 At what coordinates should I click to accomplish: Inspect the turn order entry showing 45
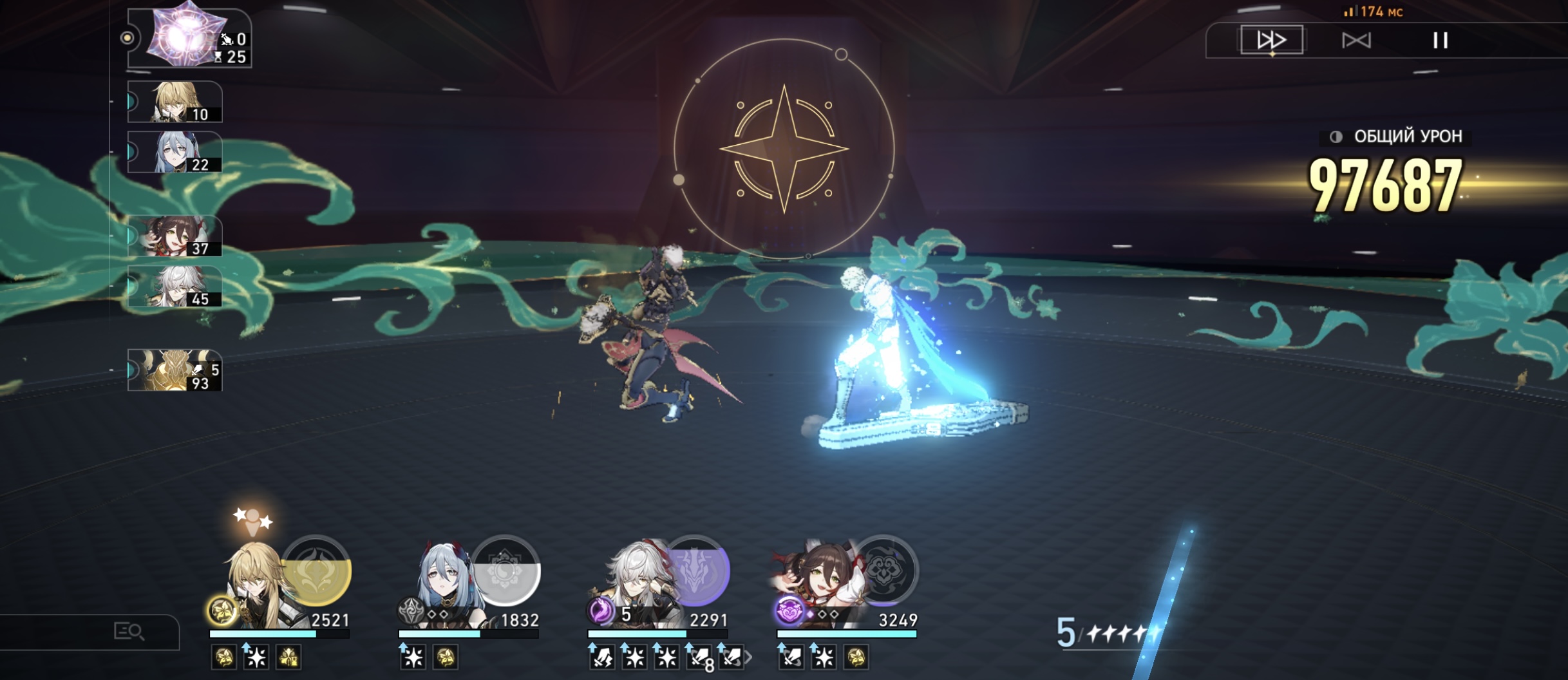[175, 287]
